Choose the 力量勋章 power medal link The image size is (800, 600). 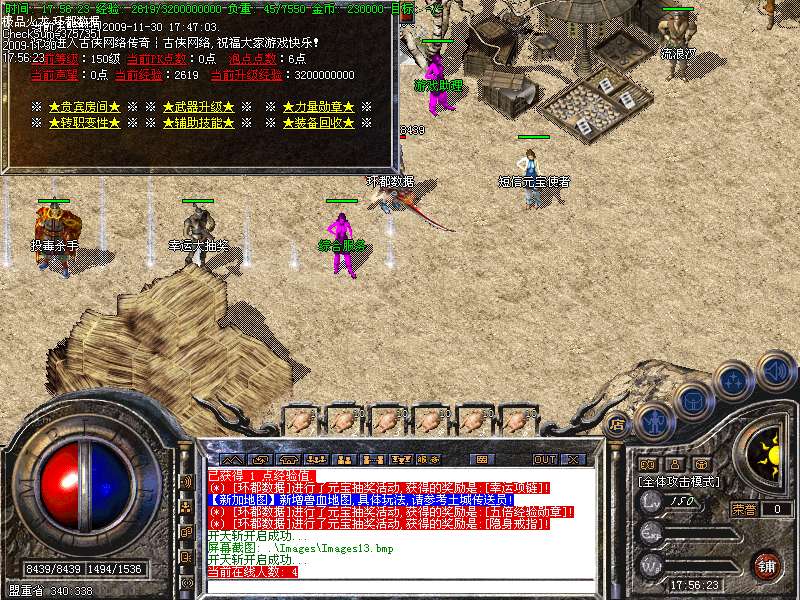click(x=318, y=107)
